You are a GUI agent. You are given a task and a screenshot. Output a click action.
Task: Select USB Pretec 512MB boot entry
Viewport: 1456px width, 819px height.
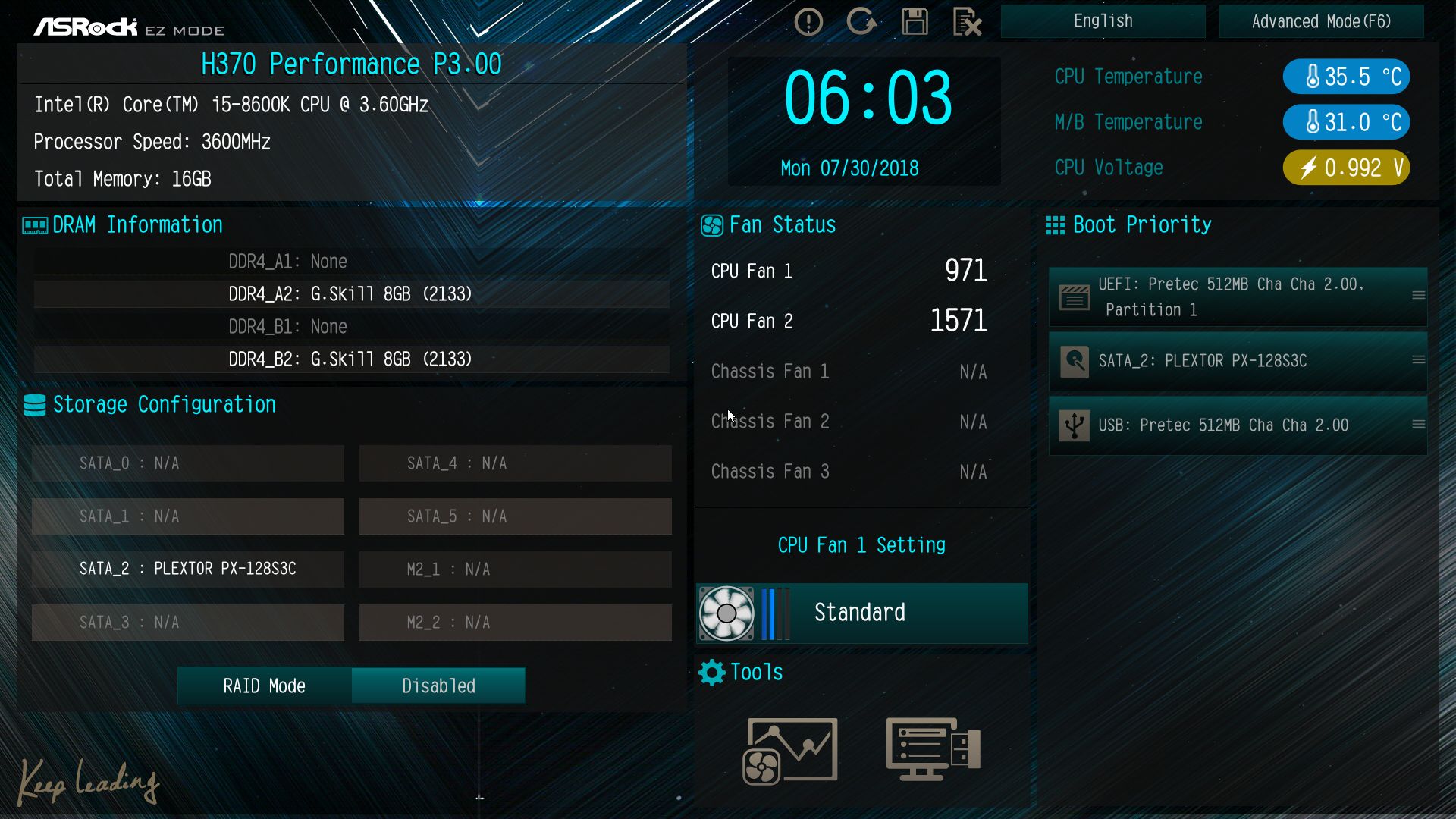(1238, 425)
